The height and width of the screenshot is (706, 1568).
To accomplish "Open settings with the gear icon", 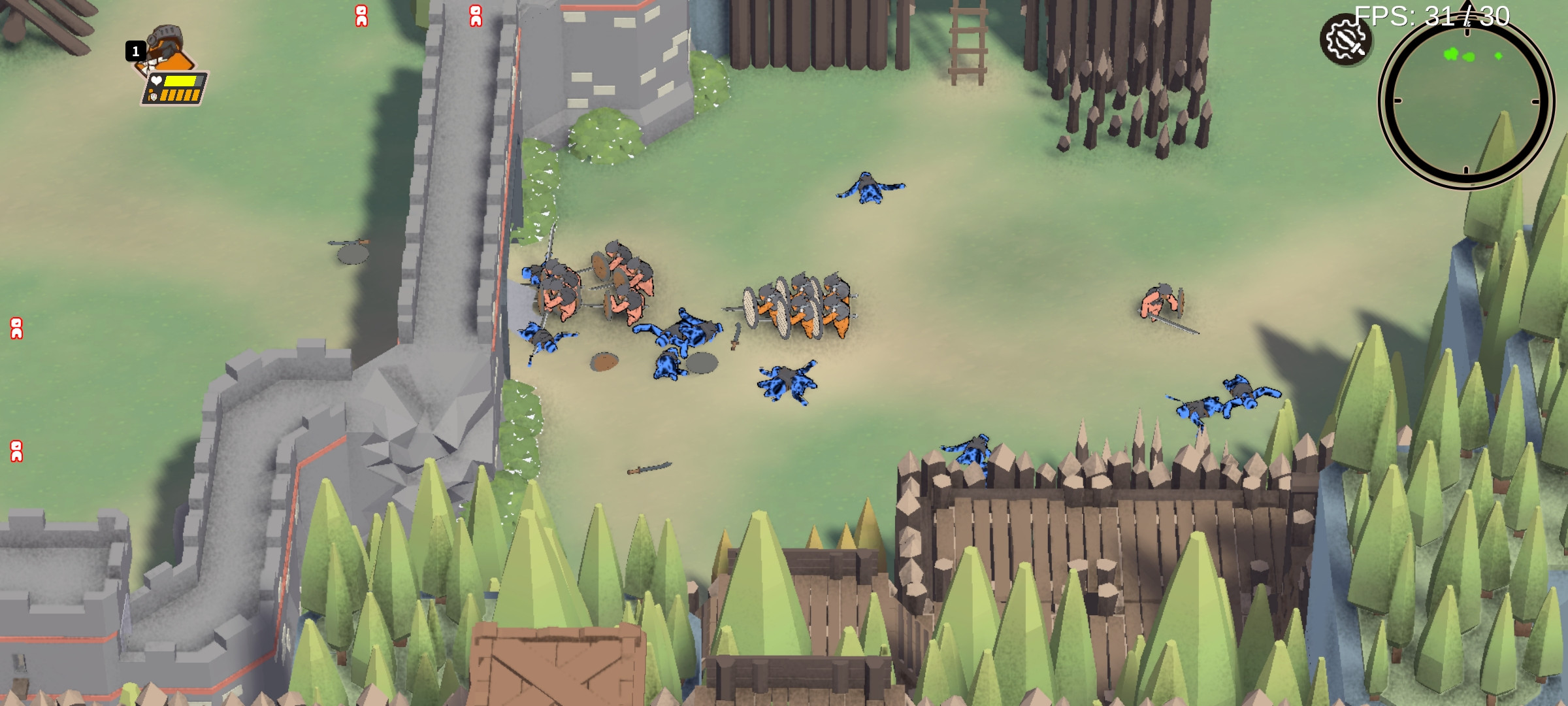I will point(1345,41).
